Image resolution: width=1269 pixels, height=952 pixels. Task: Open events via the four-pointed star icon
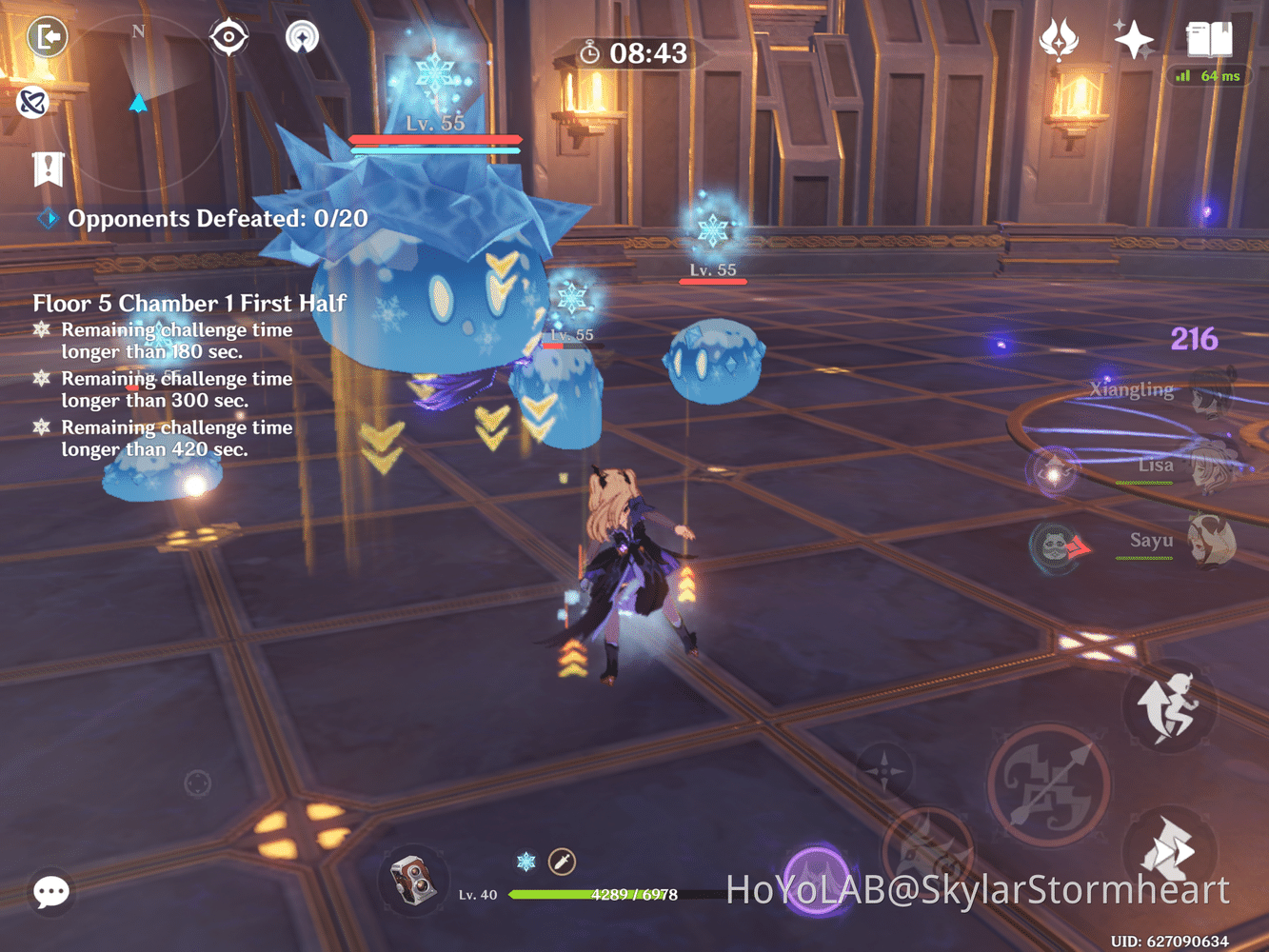1133,38
